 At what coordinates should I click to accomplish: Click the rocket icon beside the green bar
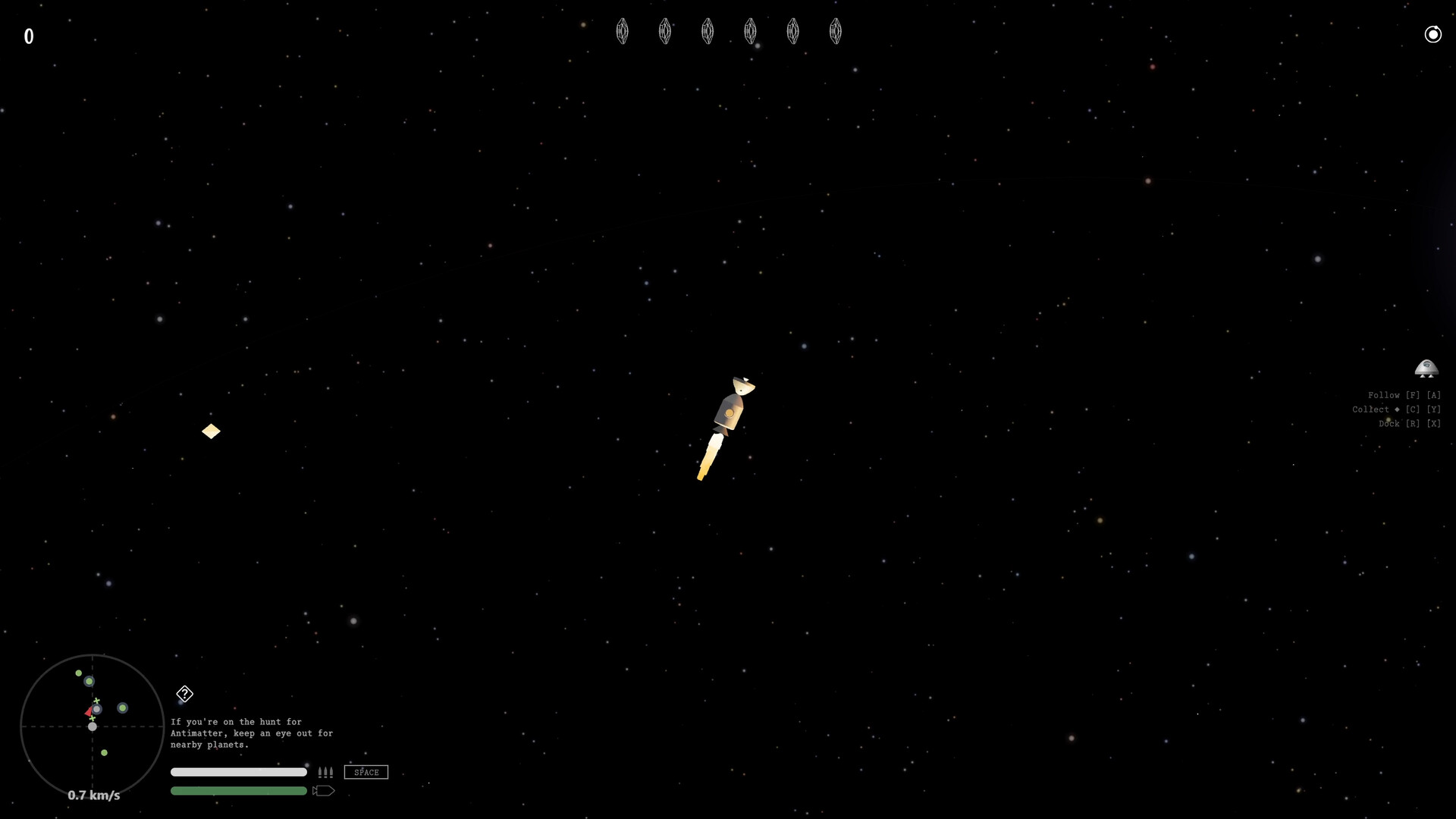(323, 790)
